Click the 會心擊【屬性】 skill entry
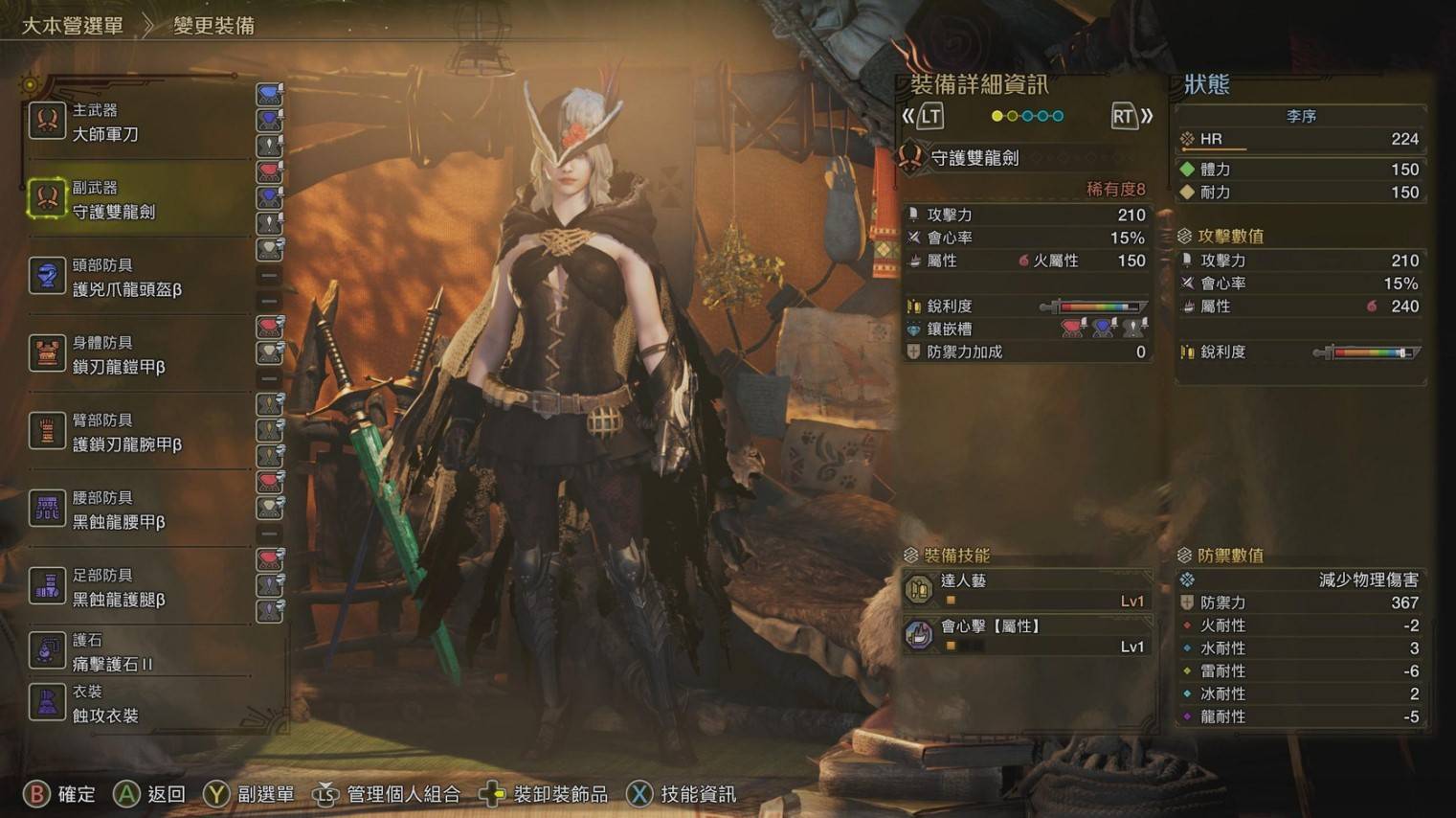Image resolution: width=1456 pixels, height=818 pixels. coord(1026,635)
